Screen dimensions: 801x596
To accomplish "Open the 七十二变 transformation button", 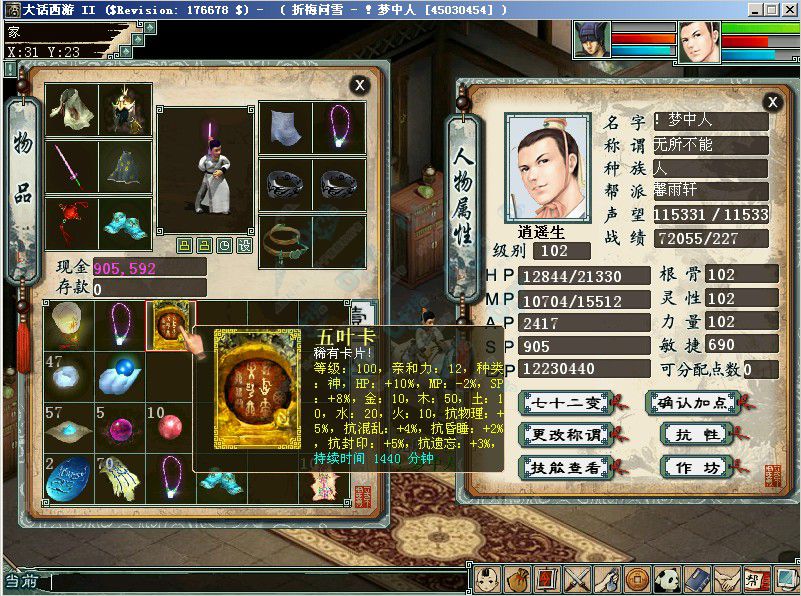I will coord(566,403).
